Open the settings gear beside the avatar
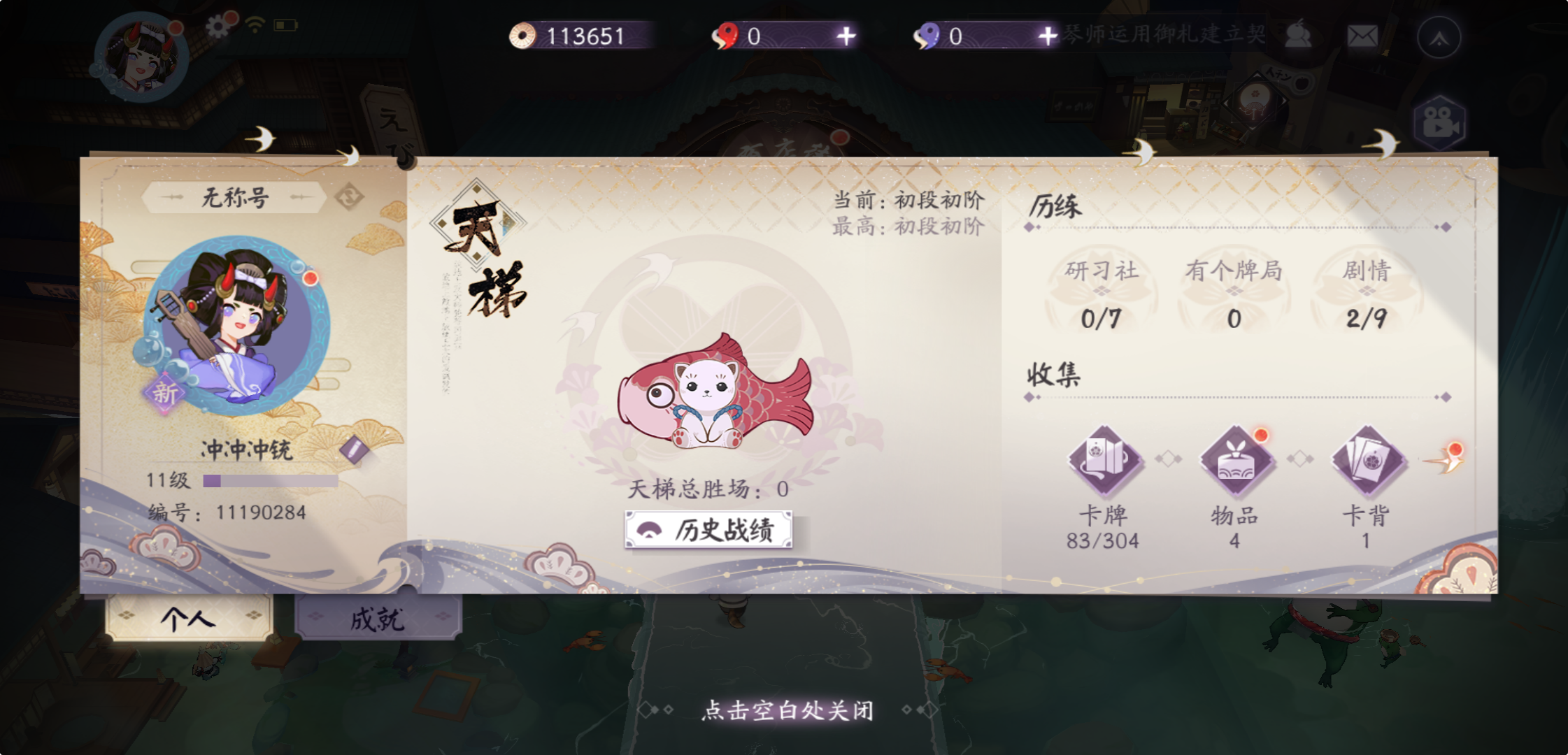 click(218, 26)
